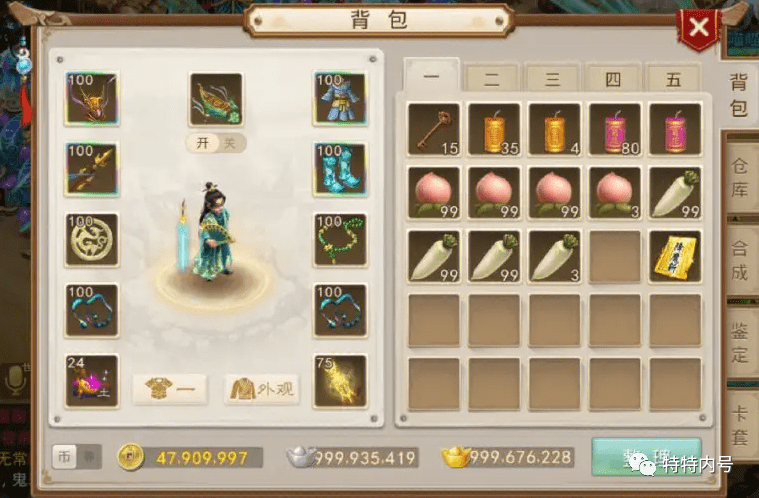The image size is (759, 498).
Task: Select the gold dragon medallion slot
Action: click(92, 239)
